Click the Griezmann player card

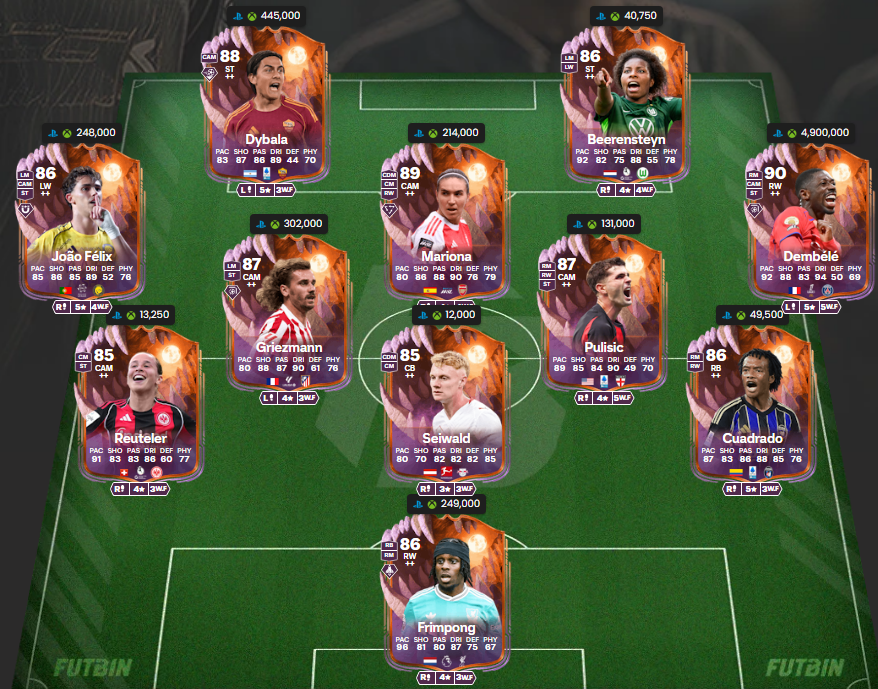coord(287,307)
